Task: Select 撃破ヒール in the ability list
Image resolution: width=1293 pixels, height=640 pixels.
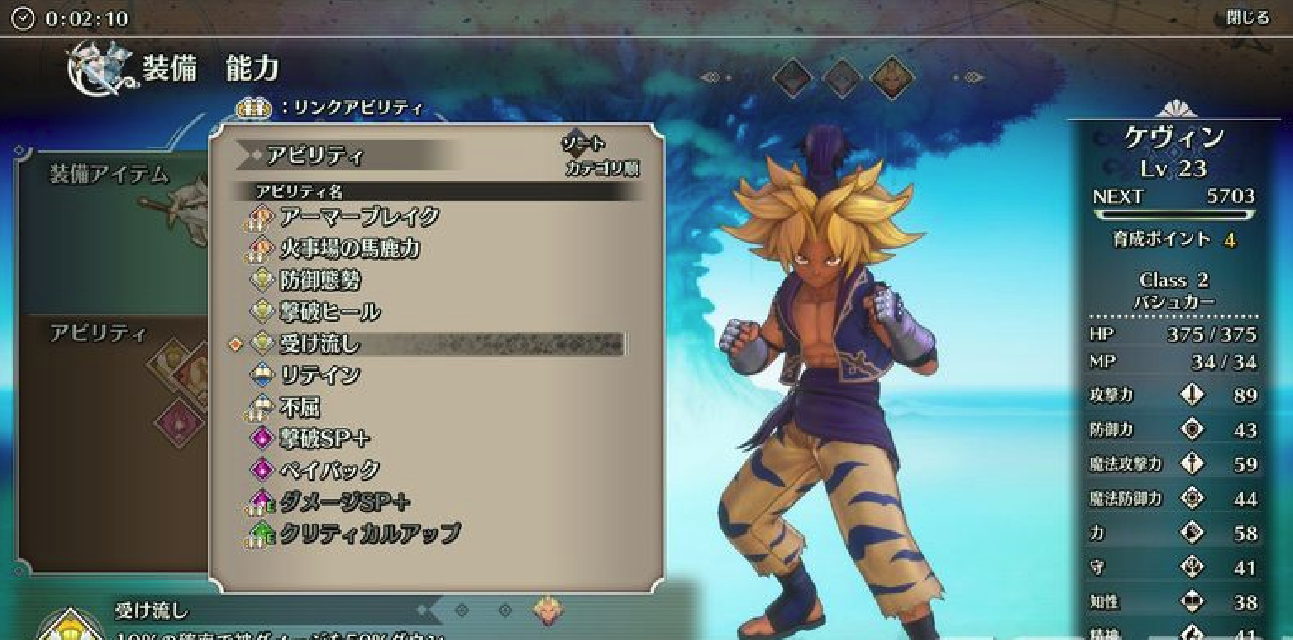Action: click(x=329, y=313)
